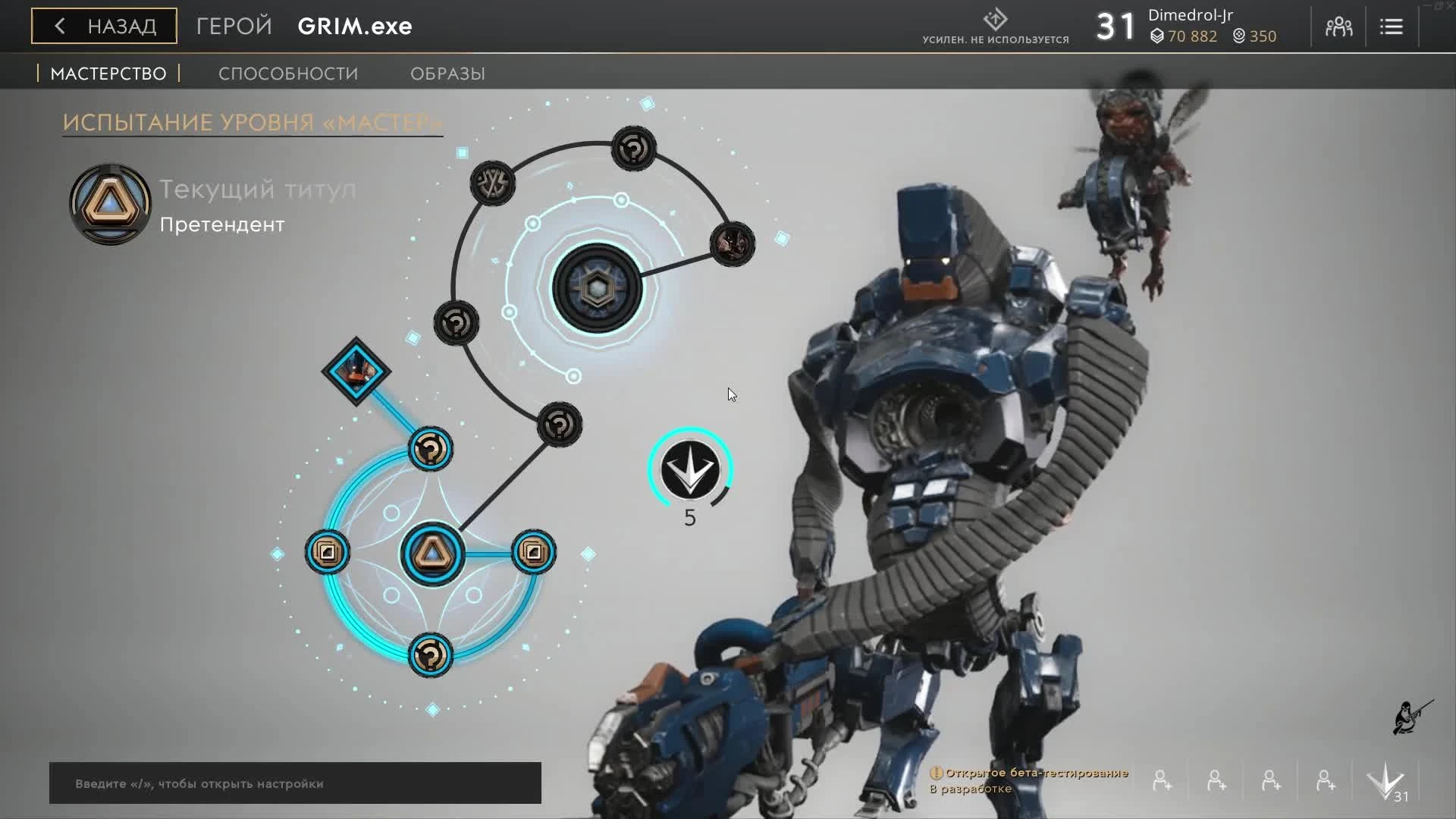This screenshot has width=1456, height=819.
Task: Switch to the СПОСОБНОСТИ tab
Action: pyautogui.click(x=287, y=73)
